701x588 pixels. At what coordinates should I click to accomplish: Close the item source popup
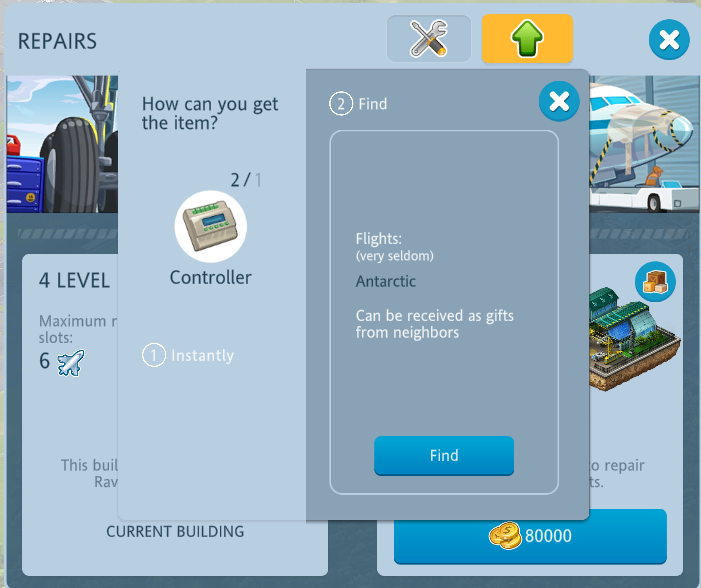pyautogui.click(x=559, y=101)
